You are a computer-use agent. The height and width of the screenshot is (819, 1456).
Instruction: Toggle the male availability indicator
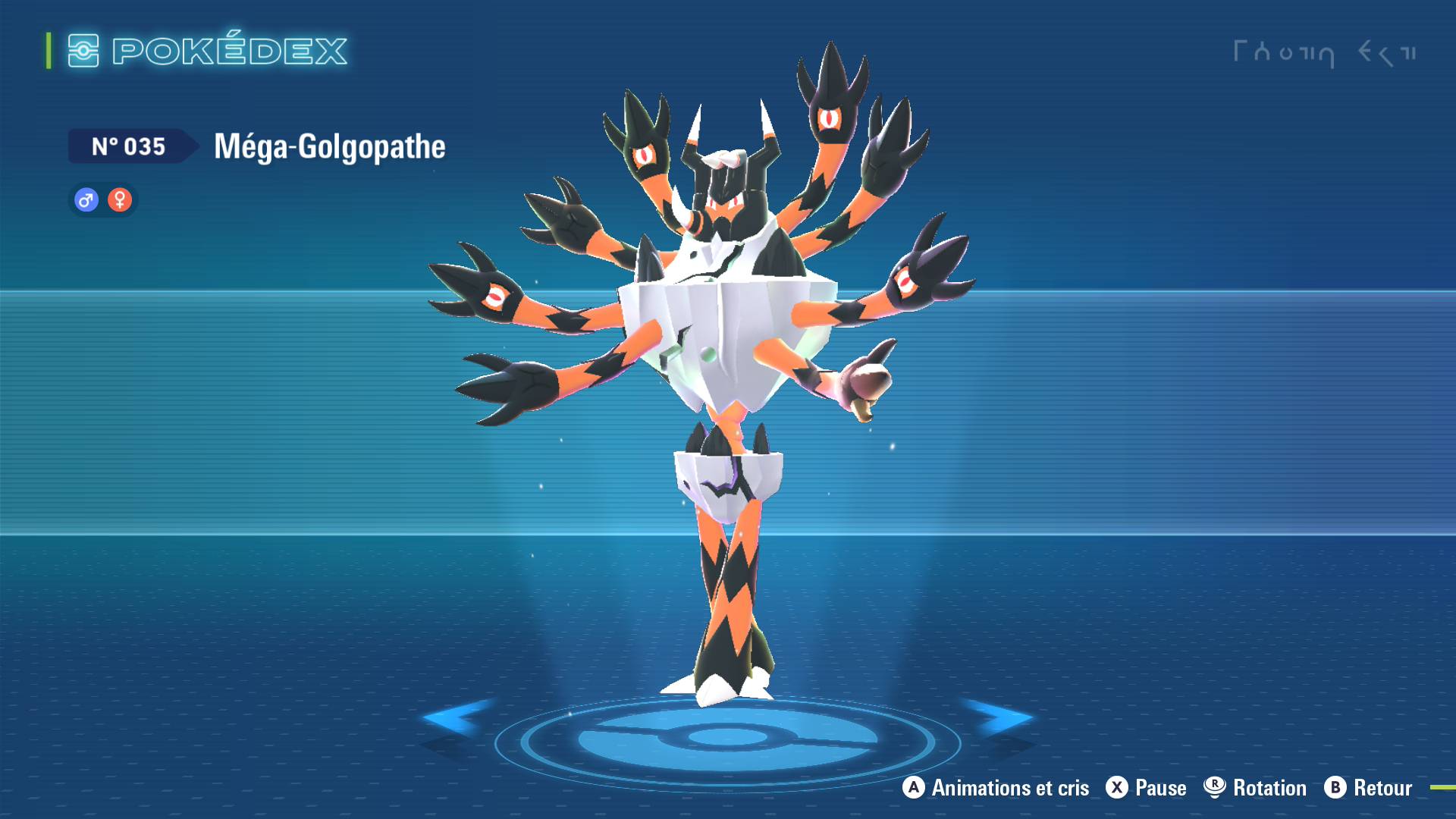click(86, 200)
